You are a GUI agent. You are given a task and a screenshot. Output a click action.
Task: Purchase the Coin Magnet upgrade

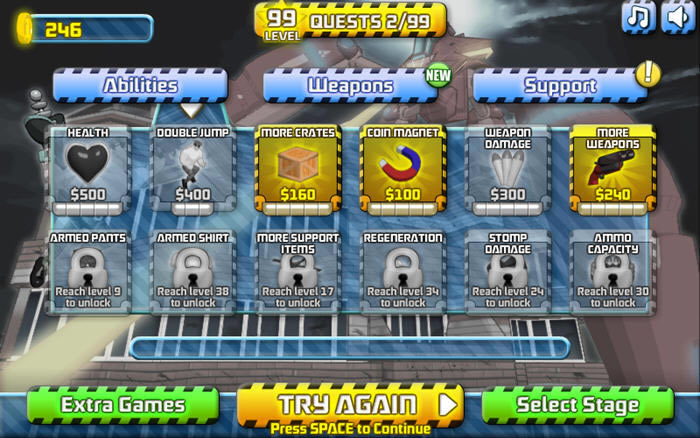pos(403,168)
